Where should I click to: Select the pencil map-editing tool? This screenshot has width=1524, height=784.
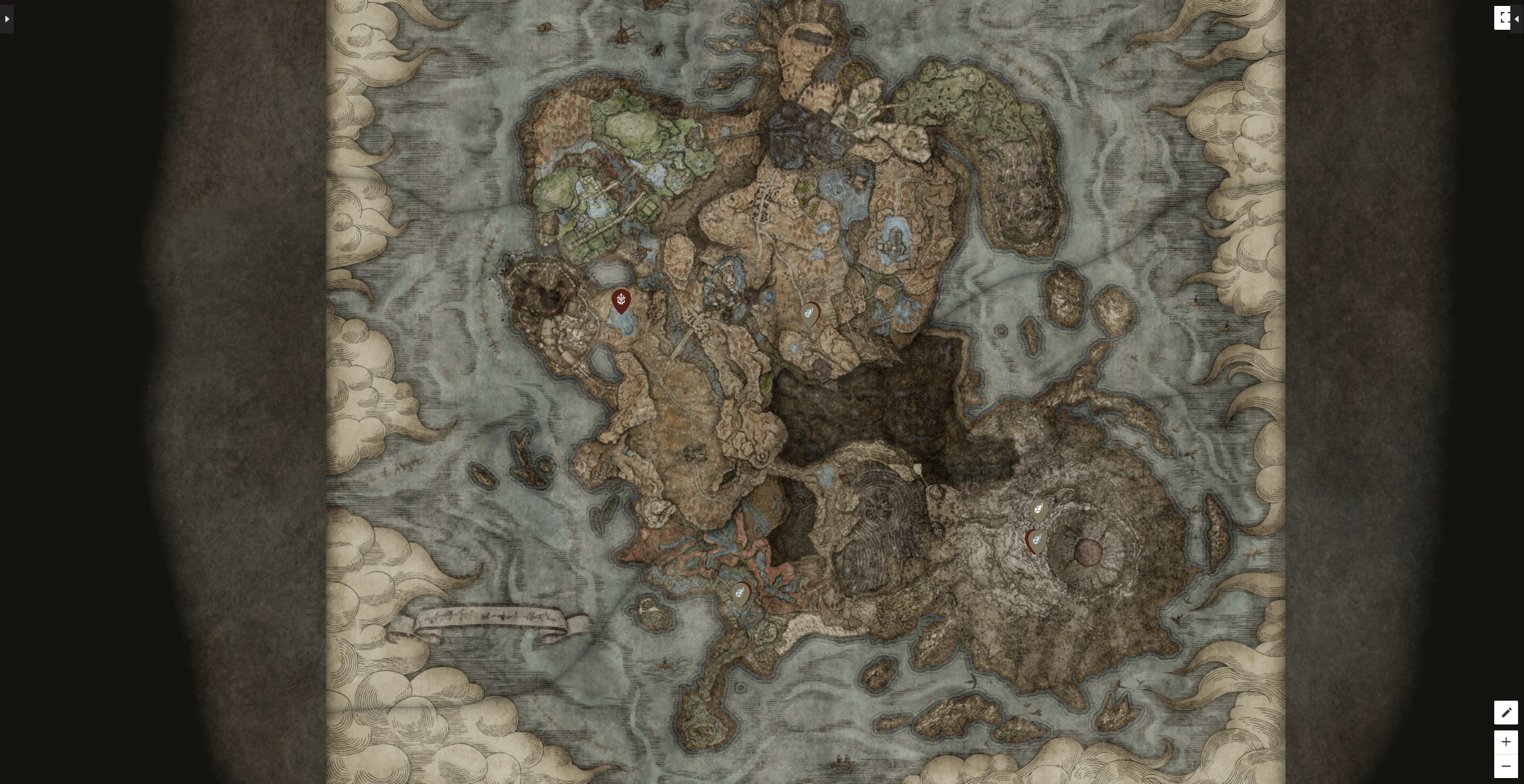1507,713
